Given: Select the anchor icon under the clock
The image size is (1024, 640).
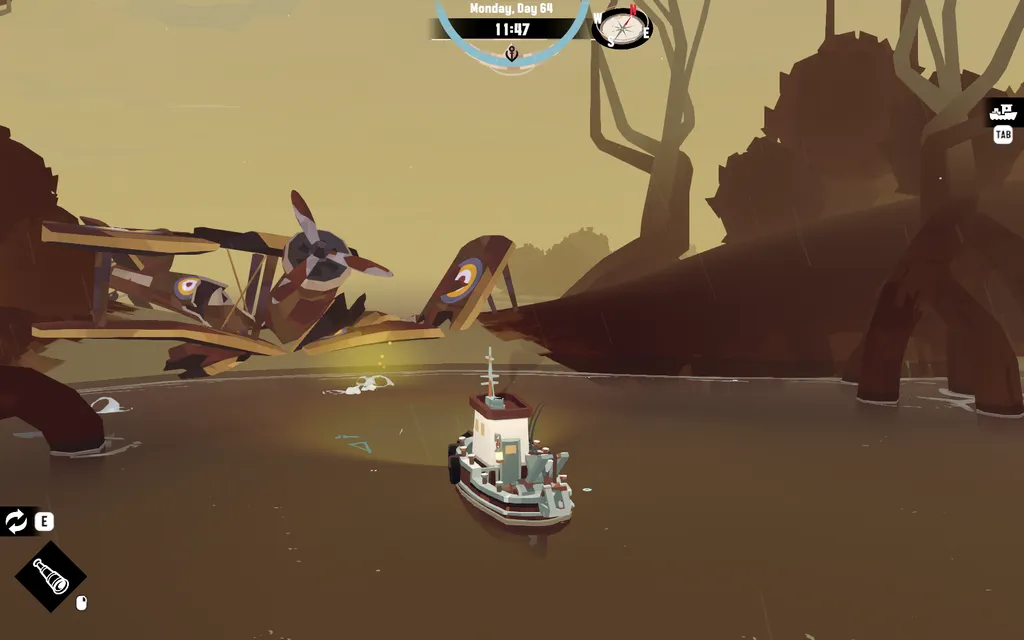Looking at the screenshot, I should point(511,54).
